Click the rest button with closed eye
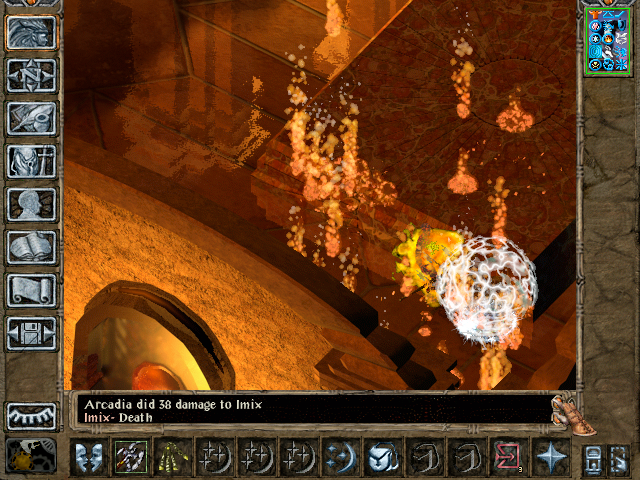Viewport: 640px width, 480px height. 31,415
